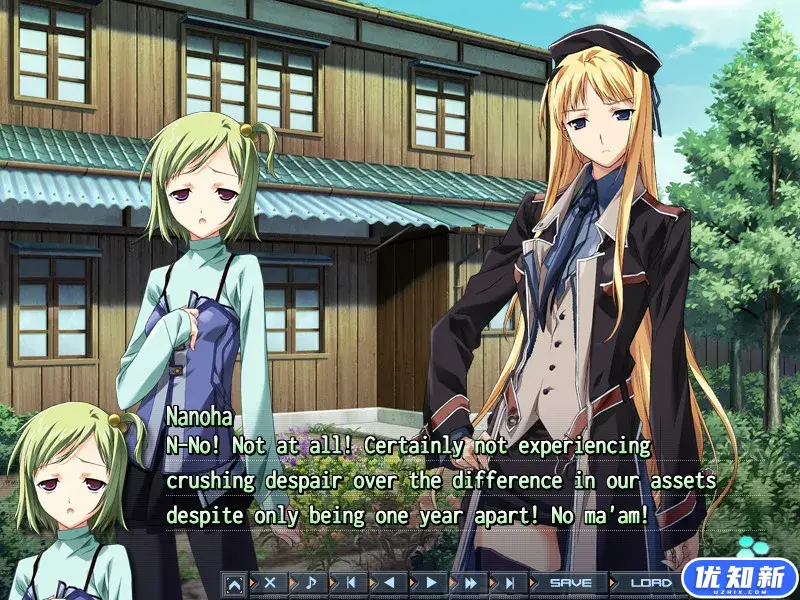This screenshot has height=600, width=800.
Task: Open the LOAD menu
Action: 652,582
